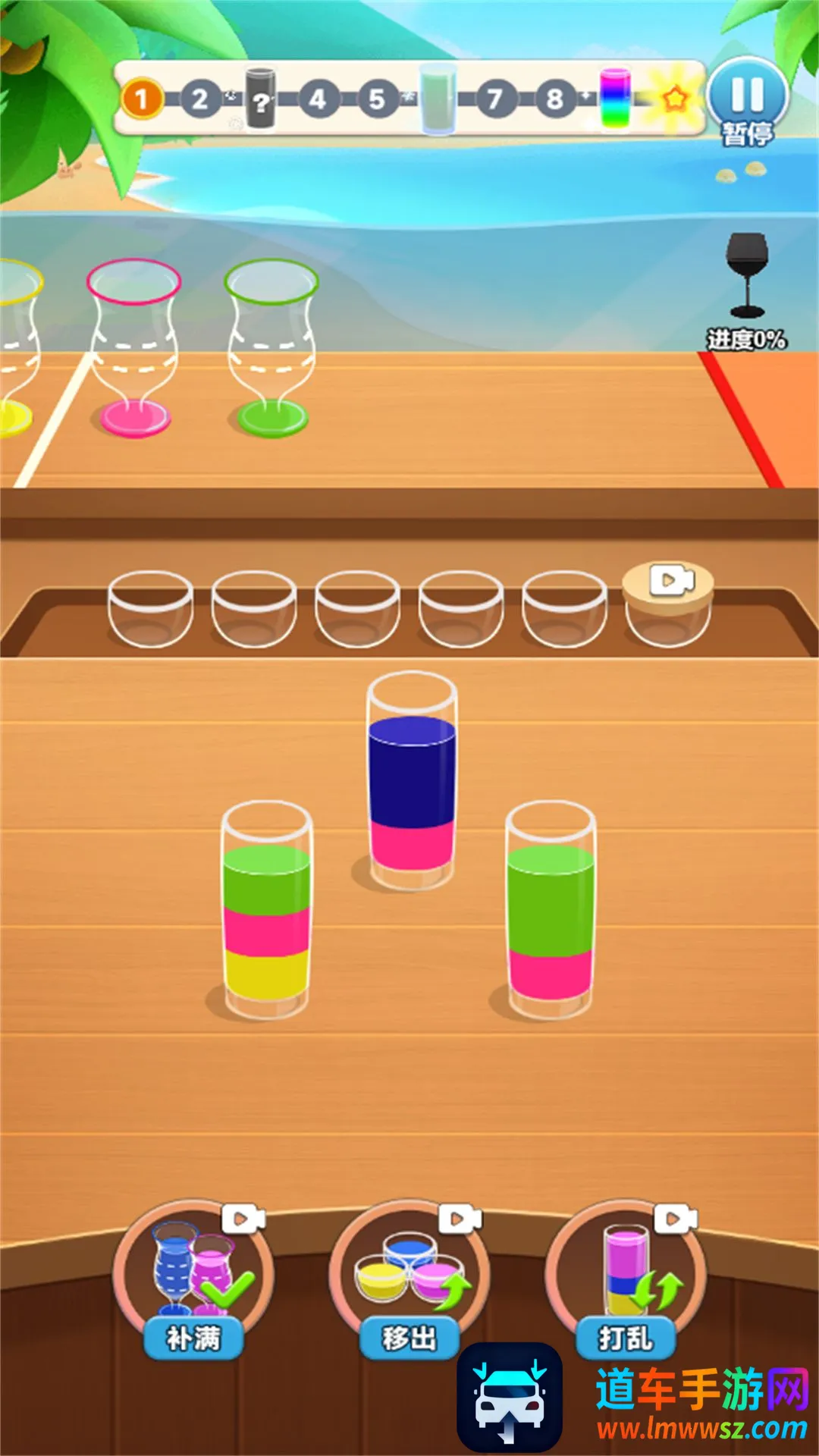Tap the star marker at track end
Screen dimensions: 819x1456
(x=674, y=99)
